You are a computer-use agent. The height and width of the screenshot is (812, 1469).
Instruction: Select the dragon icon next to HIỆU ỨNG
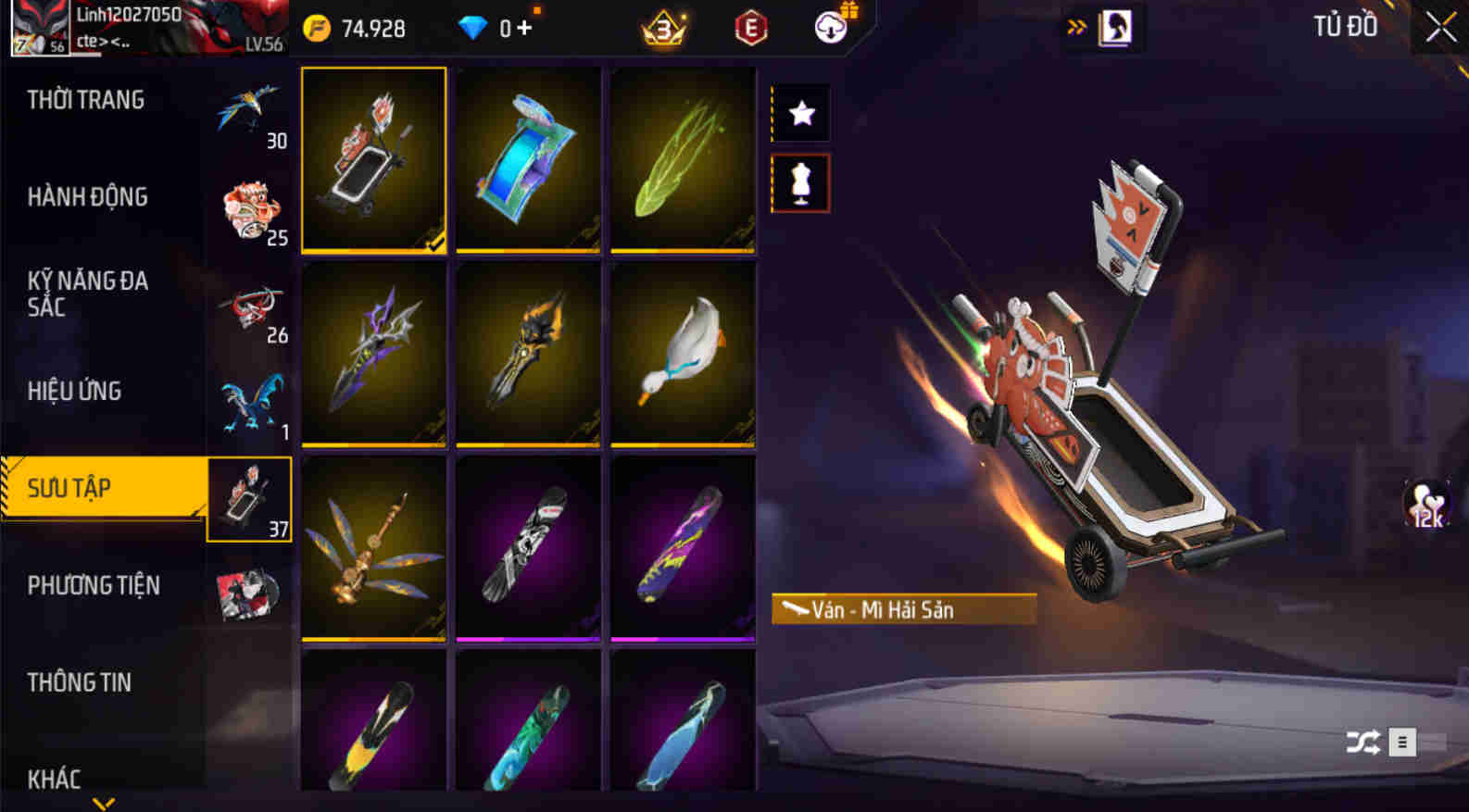(x=248, y=398)
